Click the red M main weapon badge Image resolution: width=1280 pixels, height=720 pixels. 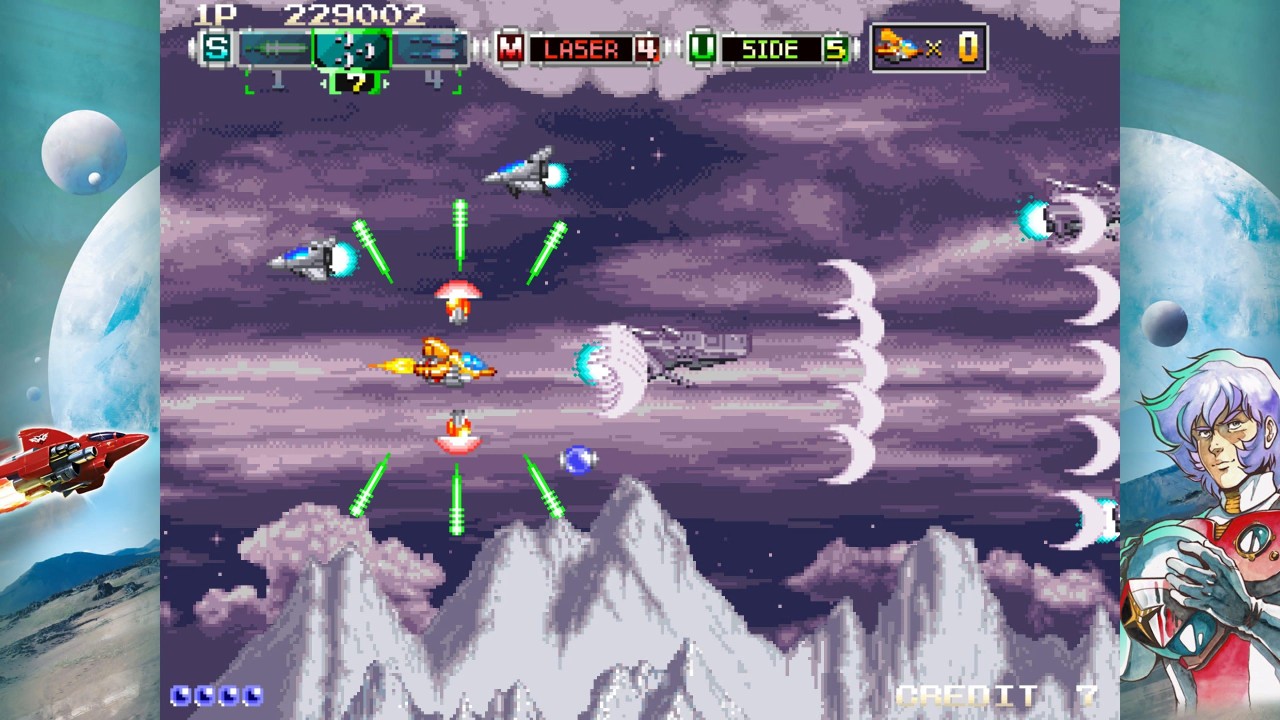point(511,48)
